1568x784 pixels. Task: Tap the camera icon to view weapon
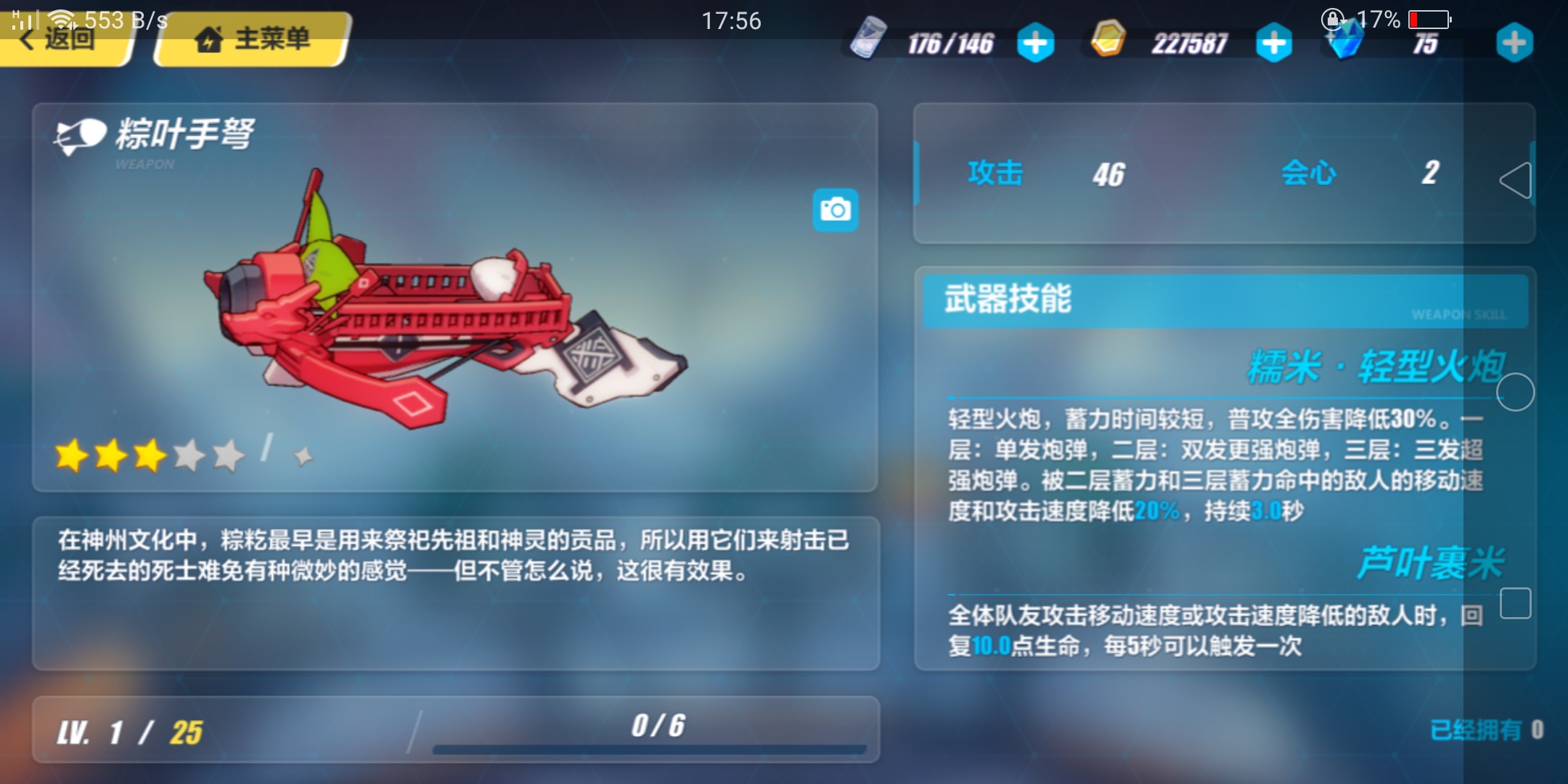point(835,211)
